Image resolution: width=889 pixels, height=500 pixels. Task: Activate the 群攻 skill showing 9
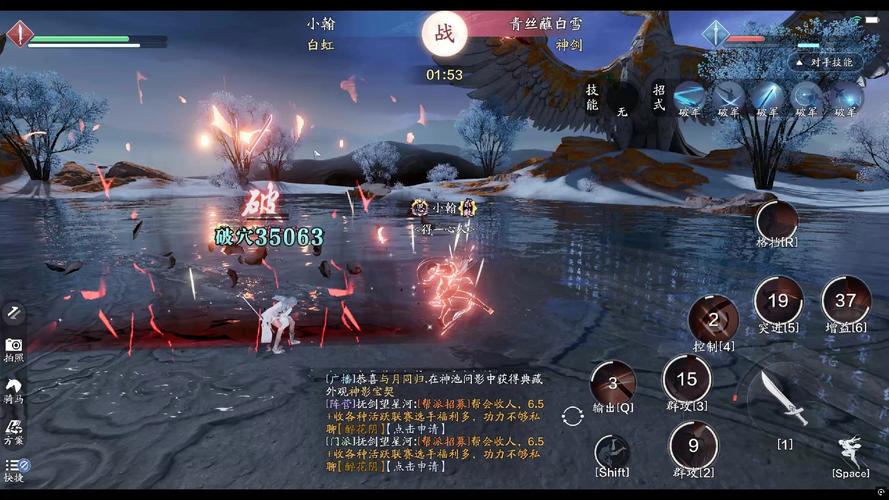pos(693,444)
